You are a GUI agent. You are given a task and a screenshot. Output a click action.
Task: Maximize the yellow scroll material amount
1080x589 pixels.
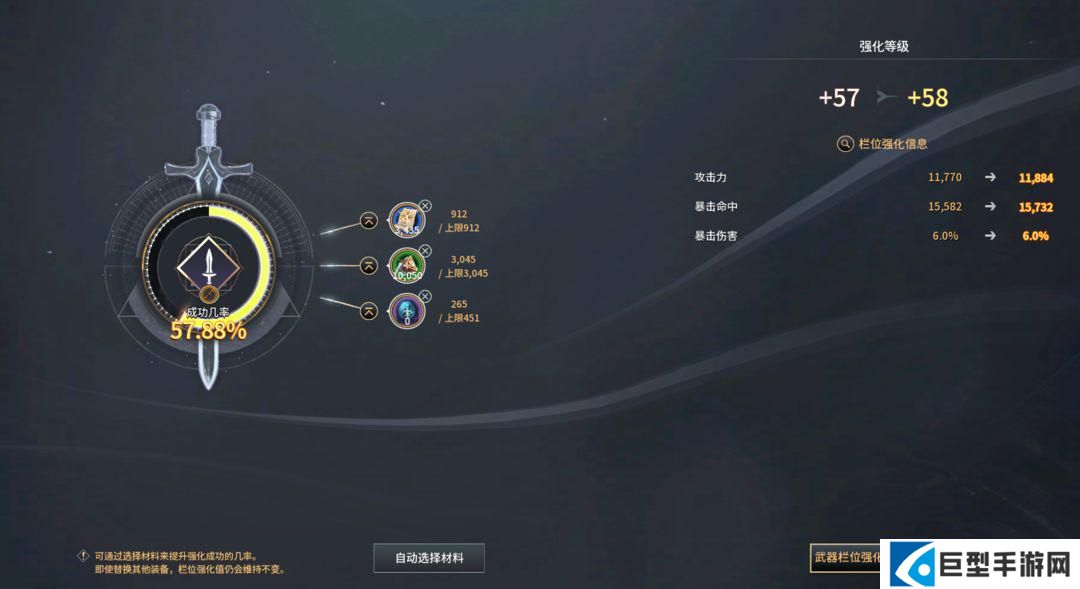point(369,220)
